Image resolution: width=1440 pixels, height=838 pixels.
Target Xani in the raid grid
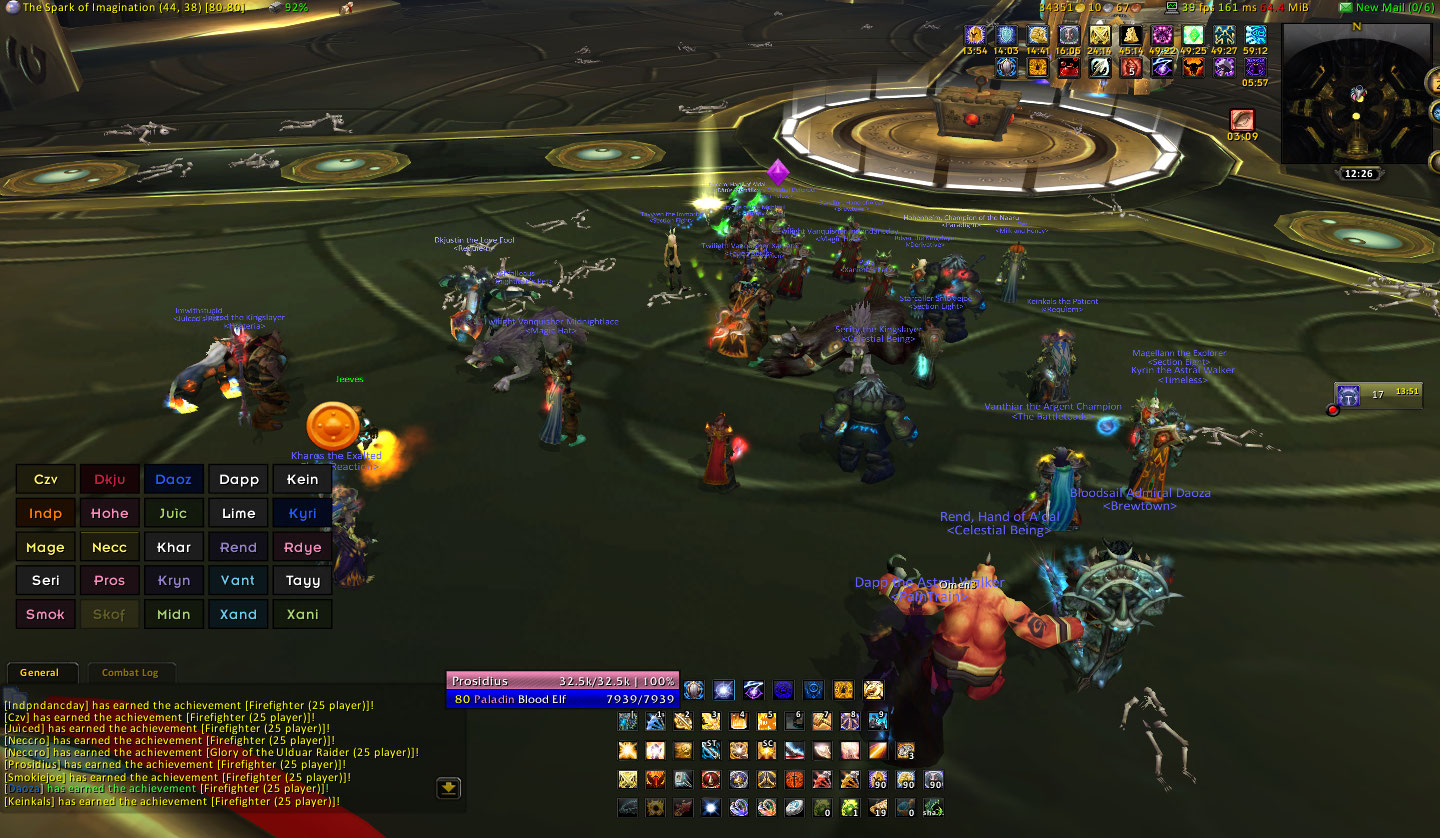pyautogui.click(x=302, y=615)
